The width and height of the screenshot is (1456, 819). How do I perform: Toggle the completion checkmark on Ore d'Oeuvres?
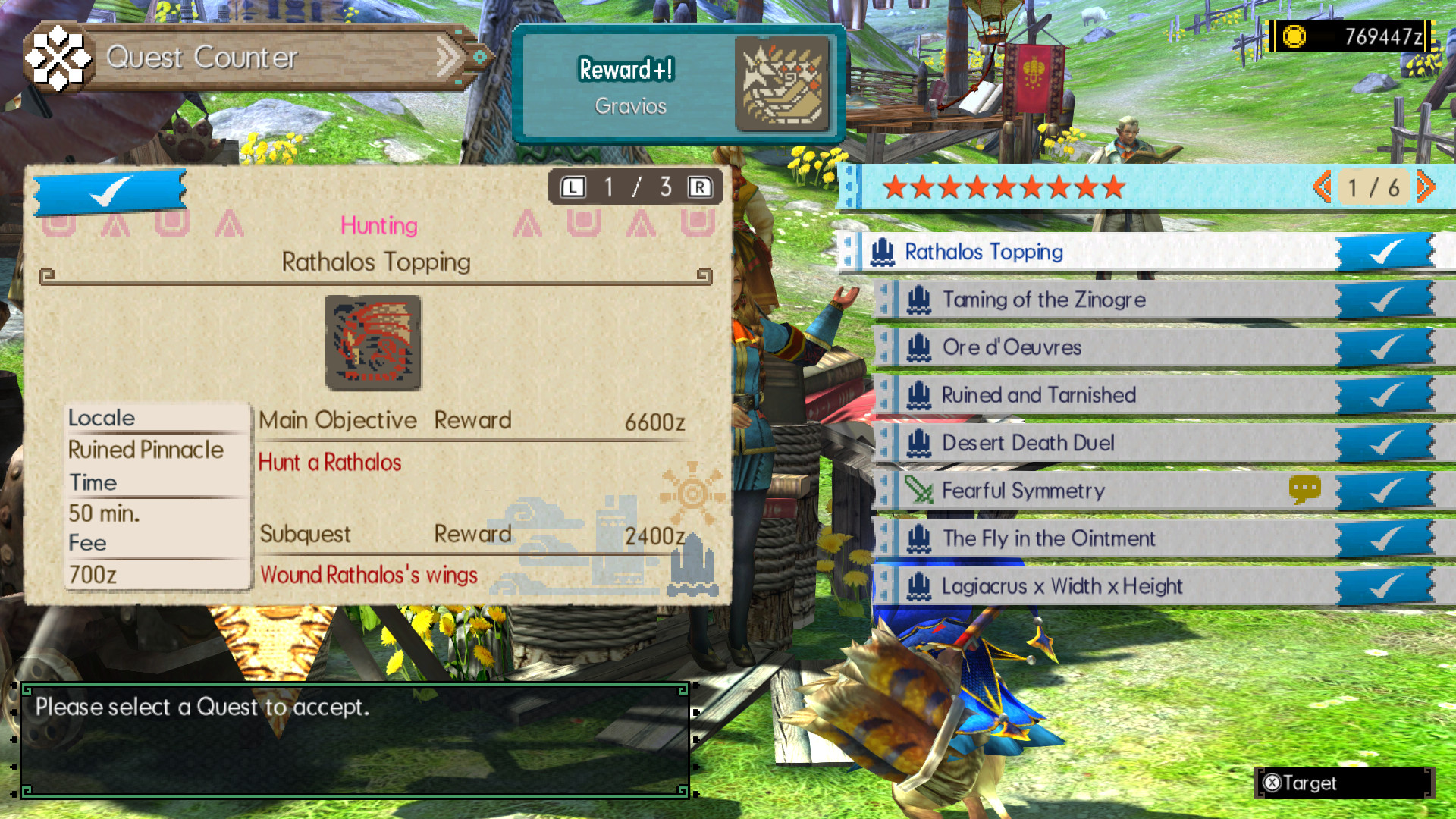(1386, 347)
